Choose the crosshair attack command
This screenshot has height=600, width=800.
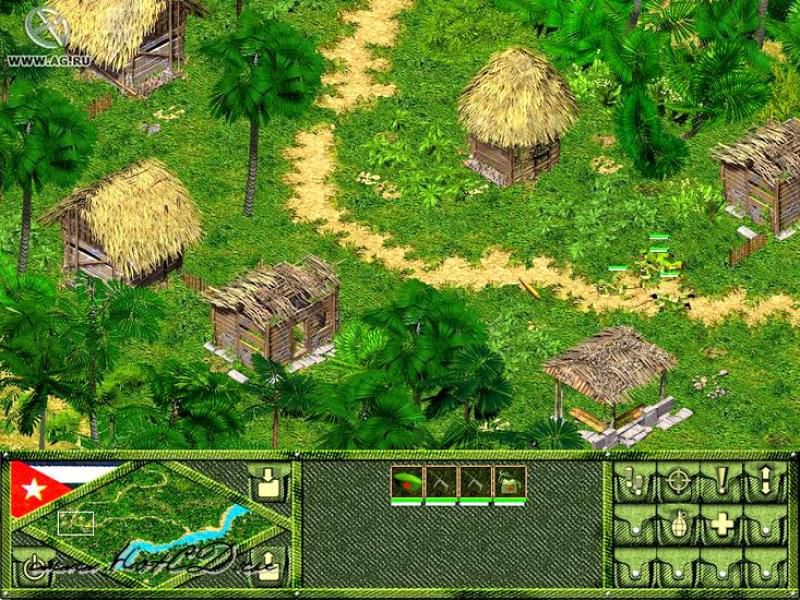click(x=678, y=482)
